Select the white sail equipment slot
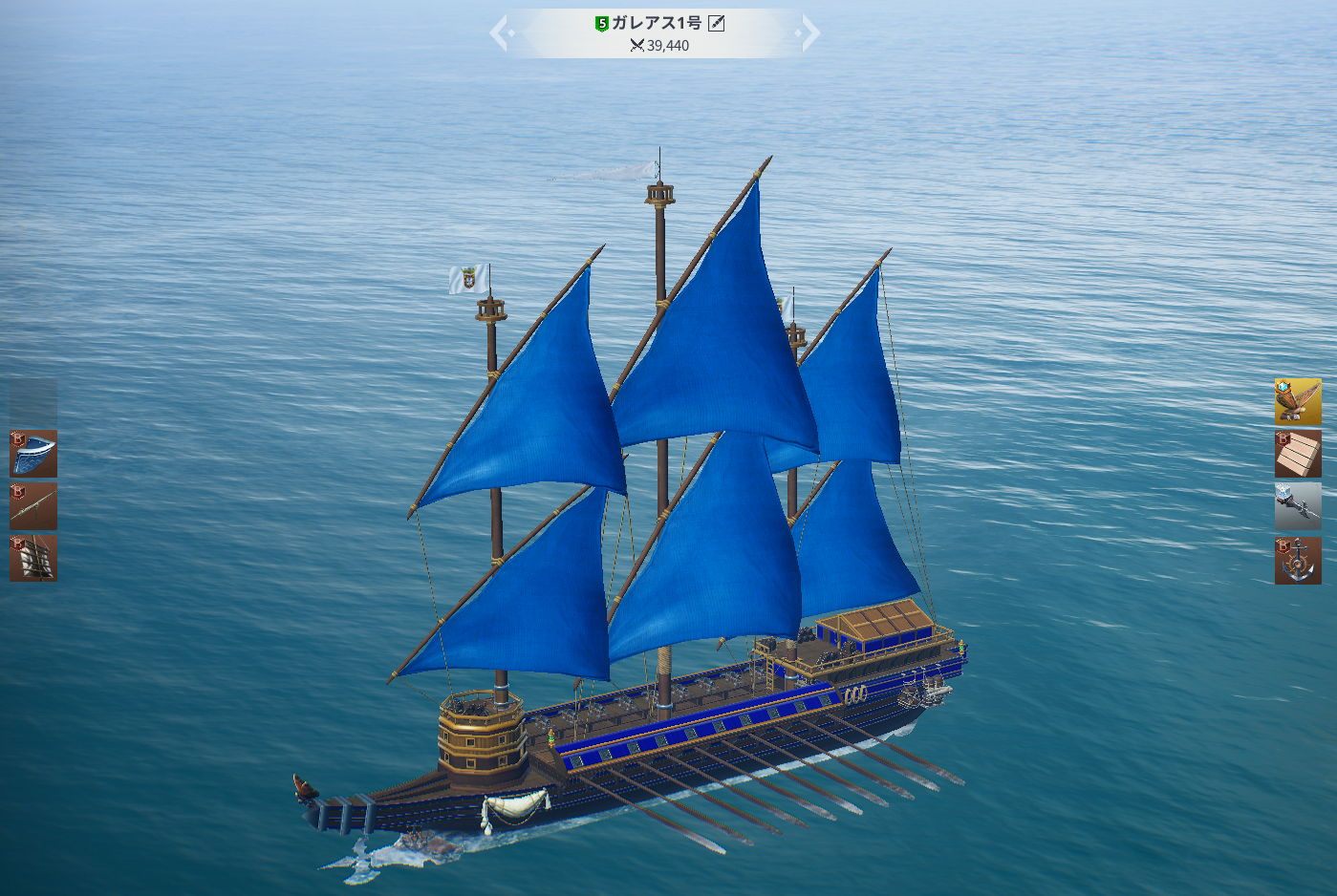This screenshot has width=1337, height=896. point(33,559)
